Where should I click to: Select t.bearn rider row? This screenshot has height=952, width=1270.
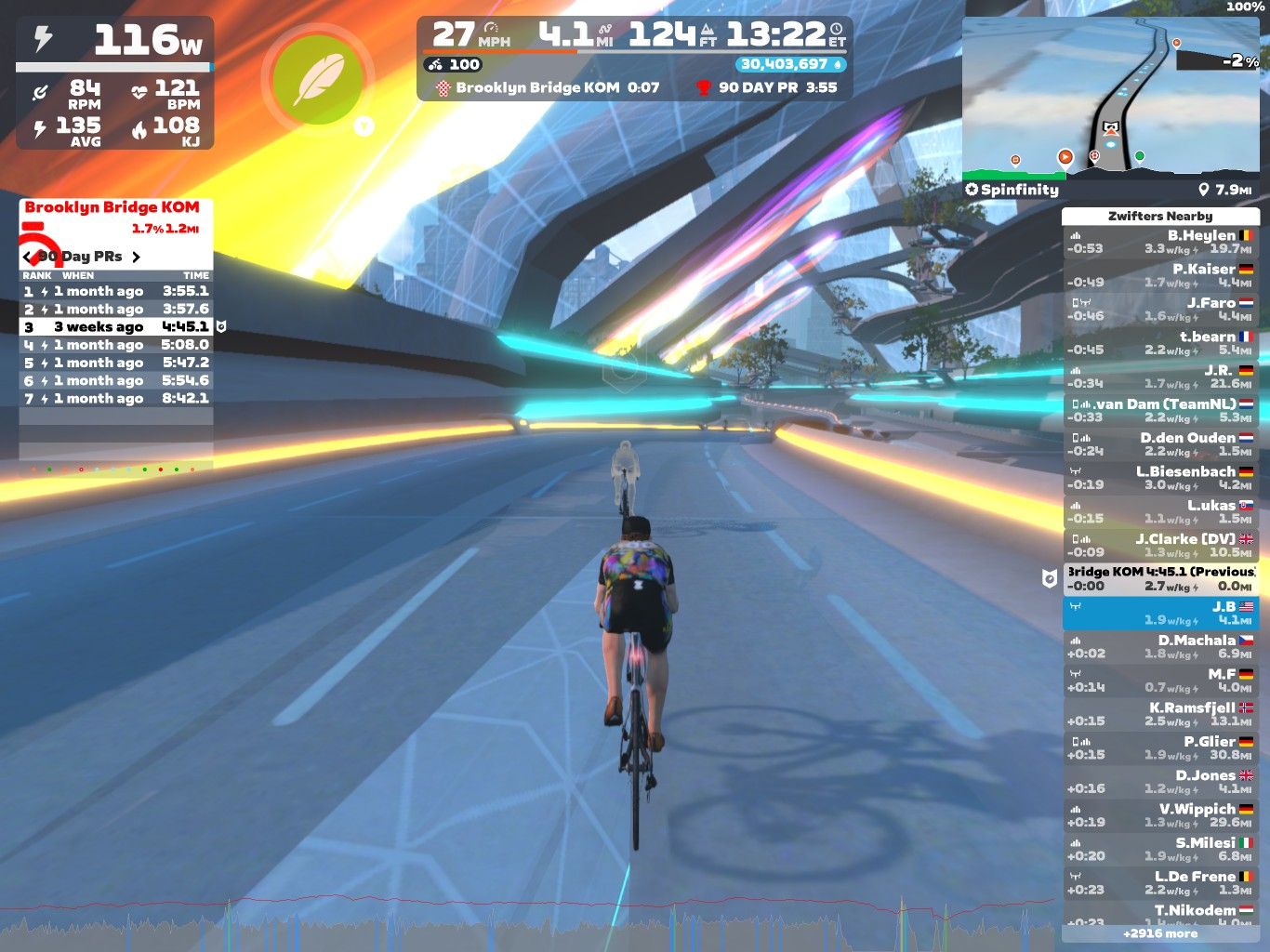[1160, 343]
